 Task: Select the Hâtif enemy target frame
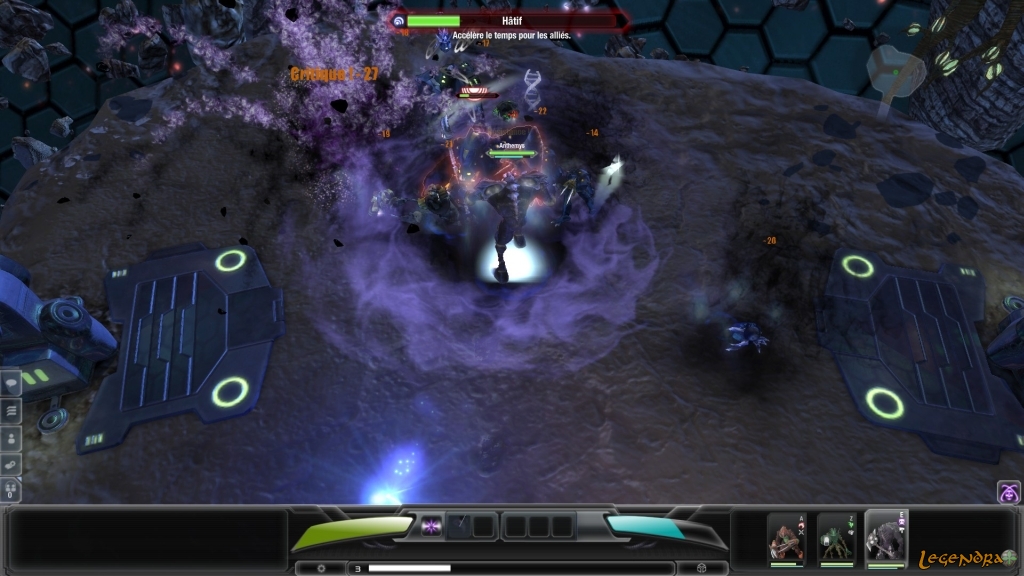coord(508,21)
